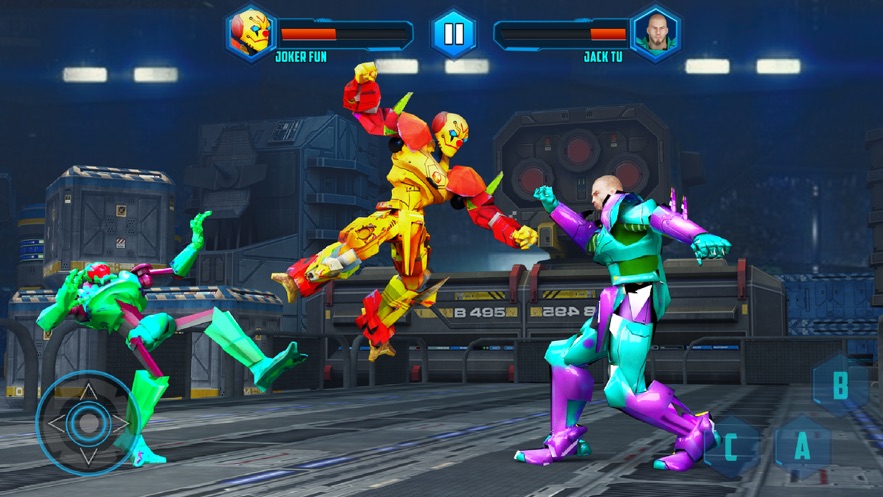This screenshot has width=883, height=497.
Task: Click the virtual movement joystick
Action: coord(89,422)
